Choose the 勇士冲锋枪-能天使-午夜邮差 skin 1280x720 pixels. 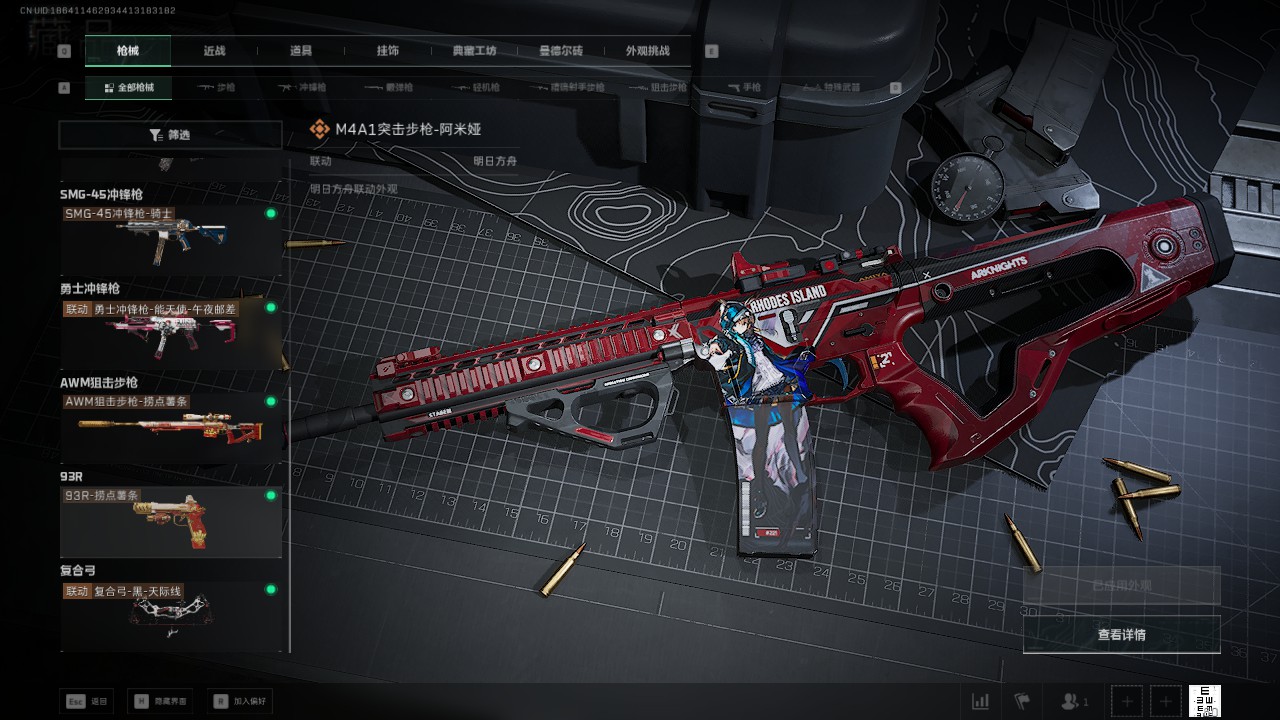(171, 335)
